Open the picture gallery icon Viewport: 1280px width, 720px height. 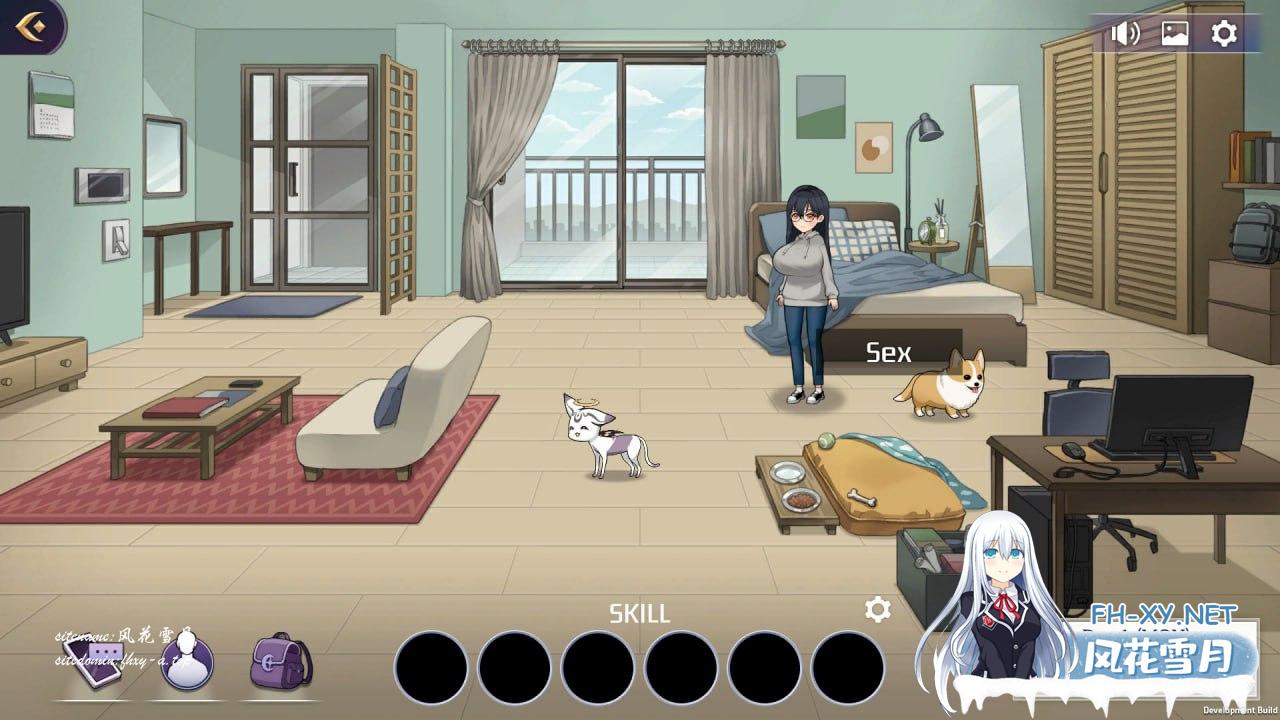(x=1174, y=34)
